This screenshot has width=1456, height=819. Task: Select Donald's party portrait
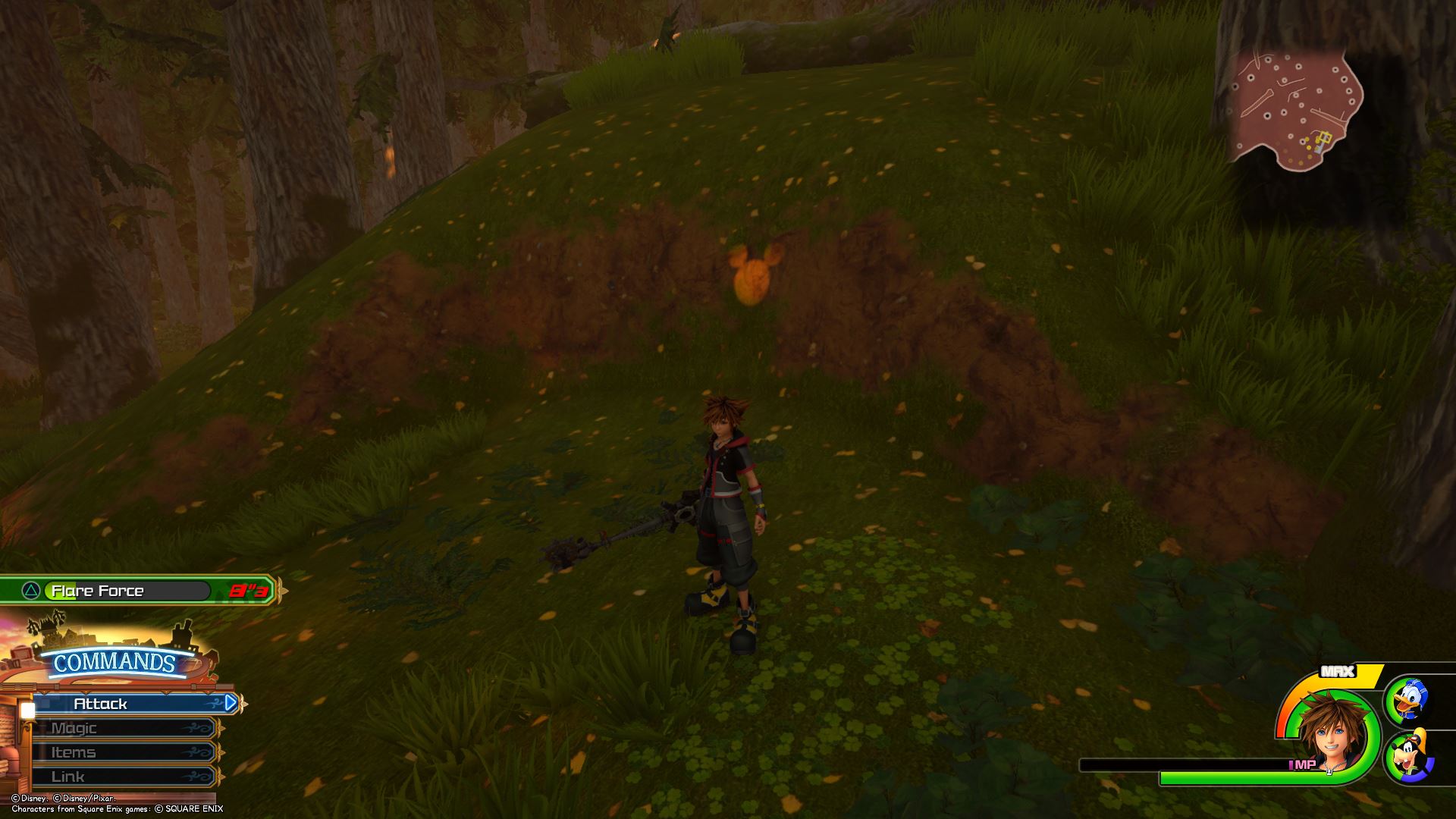pos(1409,700)
